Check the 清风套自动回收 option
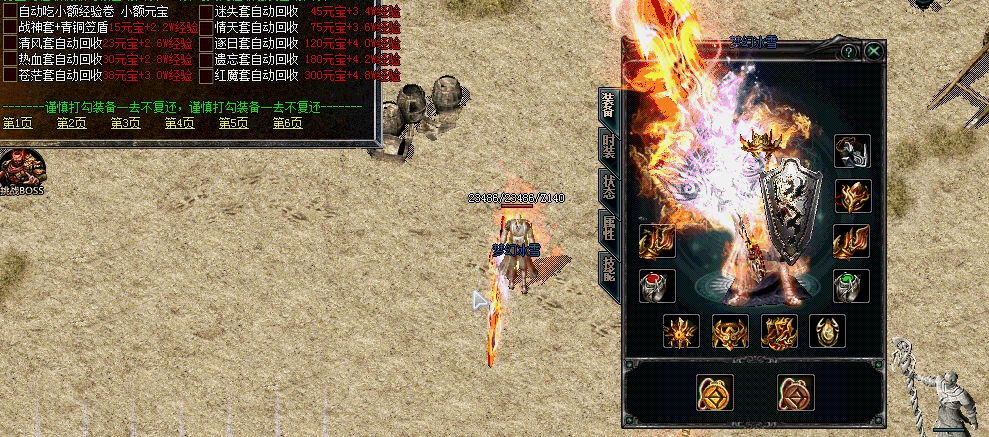Screen dimensions: 989x437 pos(9,44)
